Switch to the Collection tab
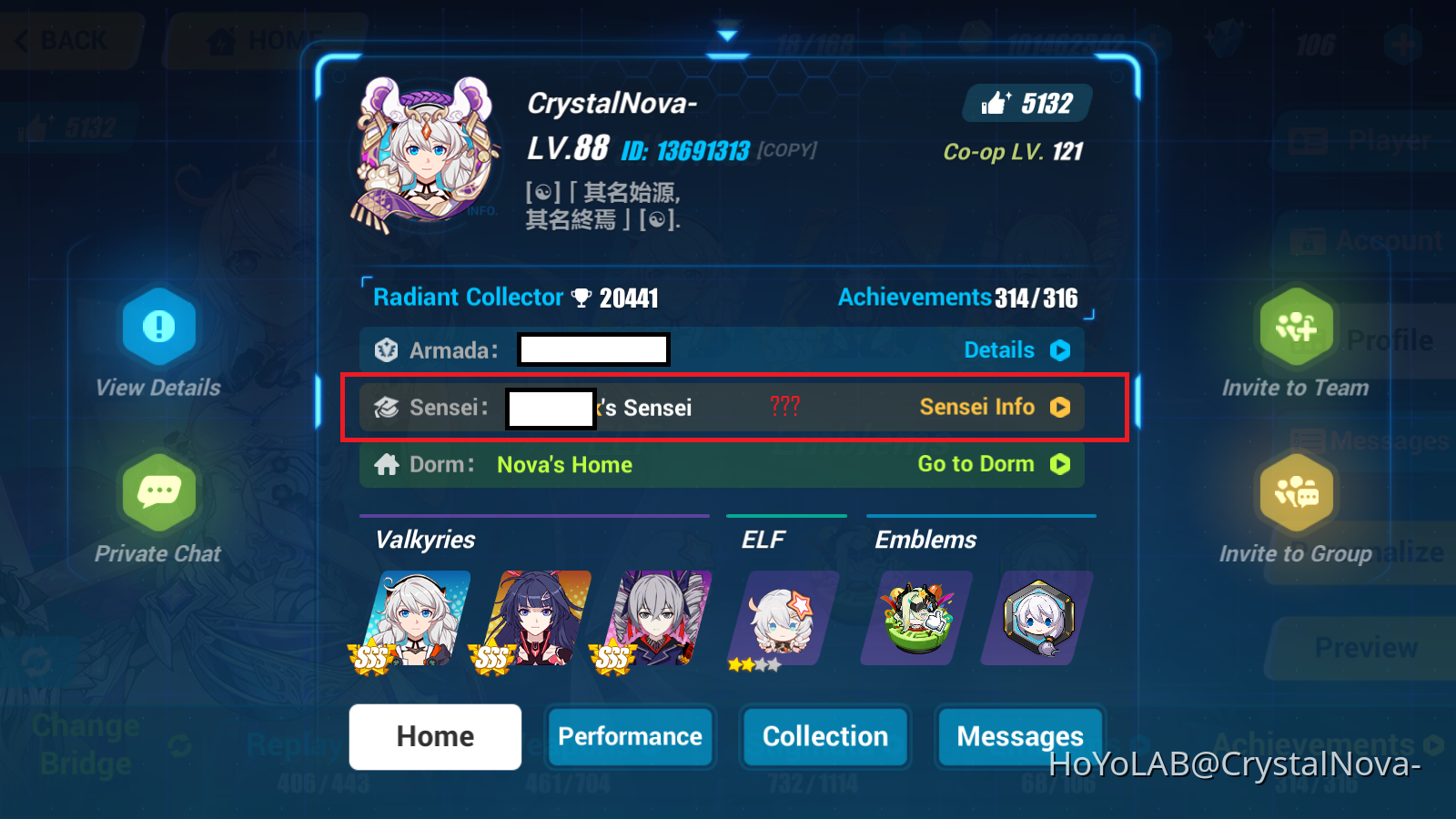Screen dimensions: 1456x819 [x=824, y=737]
